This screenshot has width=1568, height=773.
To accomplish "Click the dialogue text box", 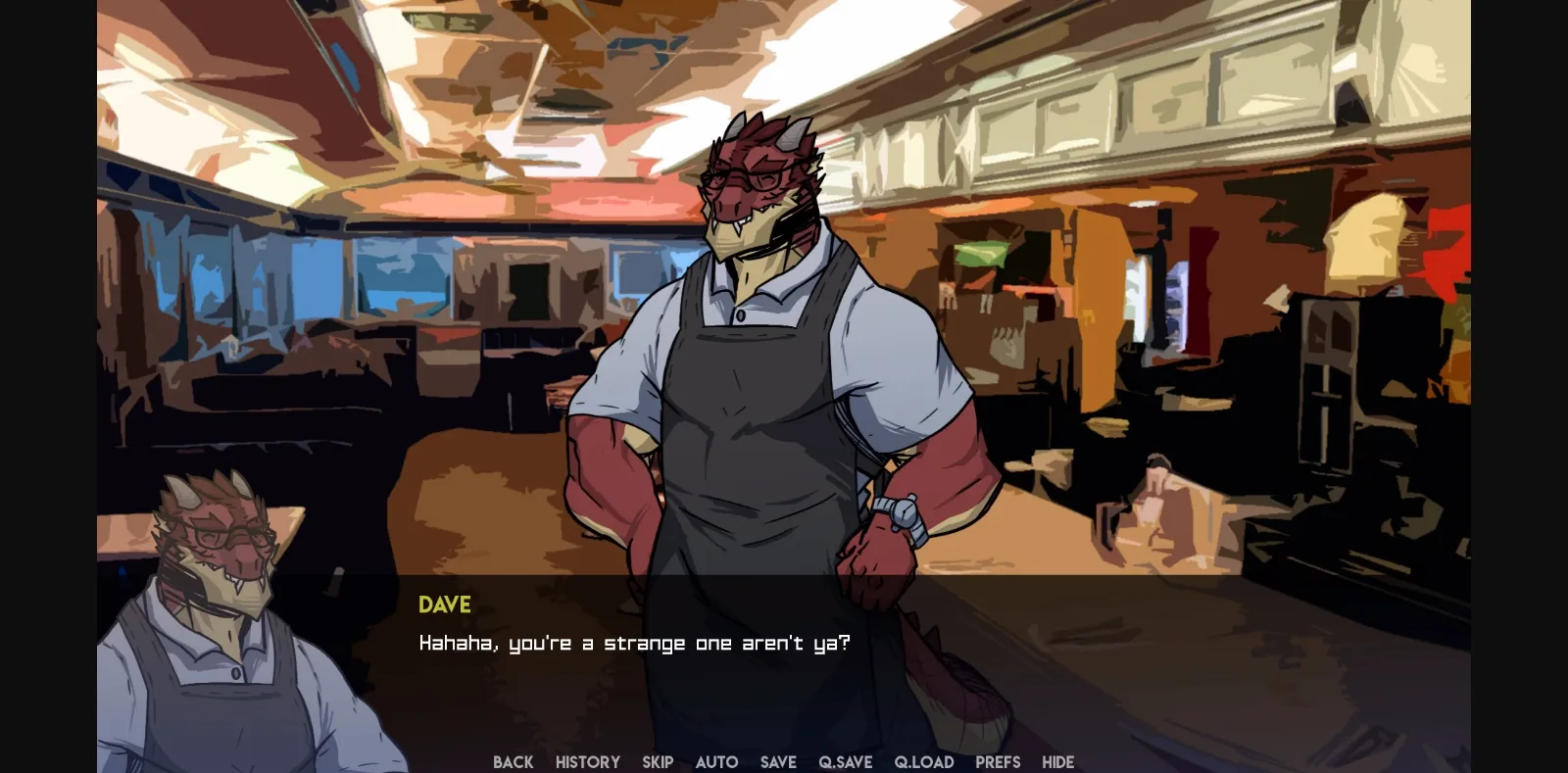I will click(x=784, y=637).
